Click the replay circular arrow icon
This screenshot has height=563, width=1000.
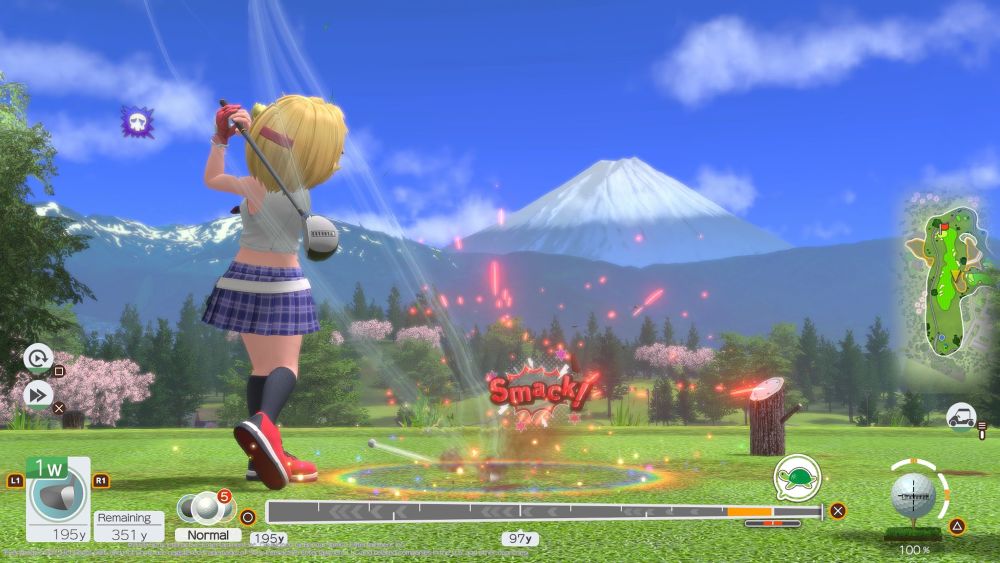(x=38, y=358)
